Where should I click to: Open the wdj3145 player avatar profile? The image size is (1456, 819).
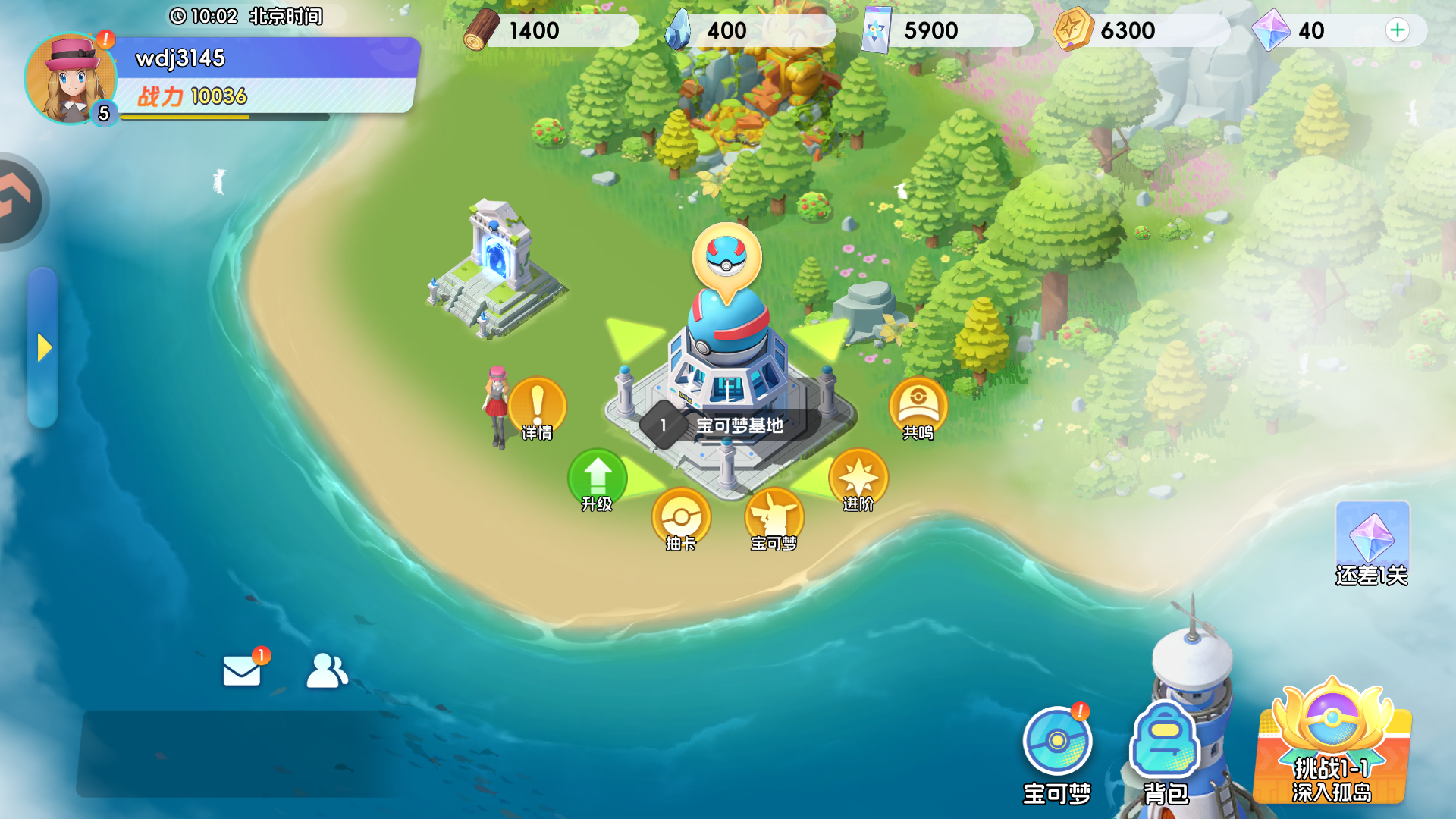tap(71, 79)
